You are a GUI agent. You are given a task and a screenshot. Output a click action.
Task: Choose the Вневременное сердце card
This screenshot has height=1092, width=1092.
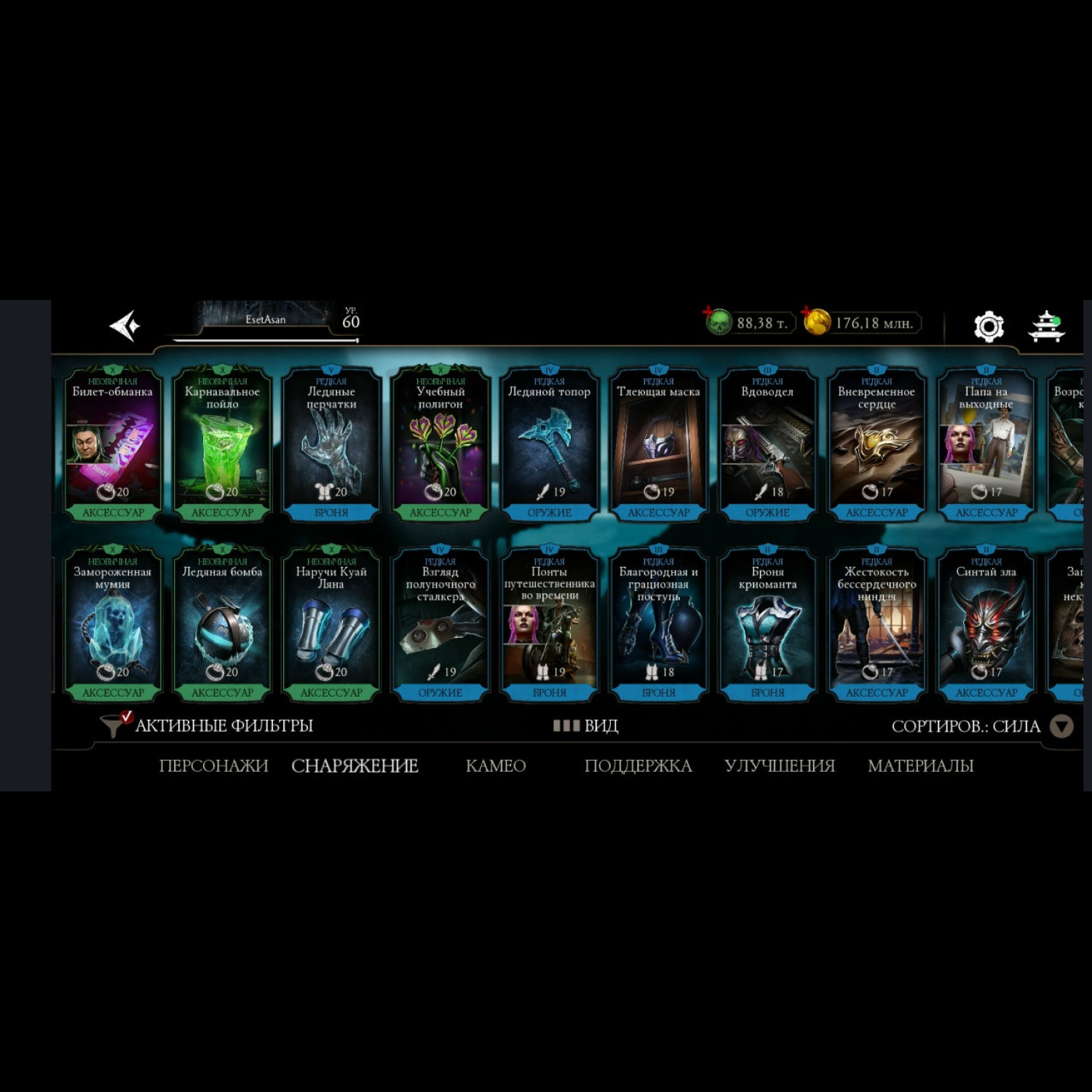pos(877,444)
